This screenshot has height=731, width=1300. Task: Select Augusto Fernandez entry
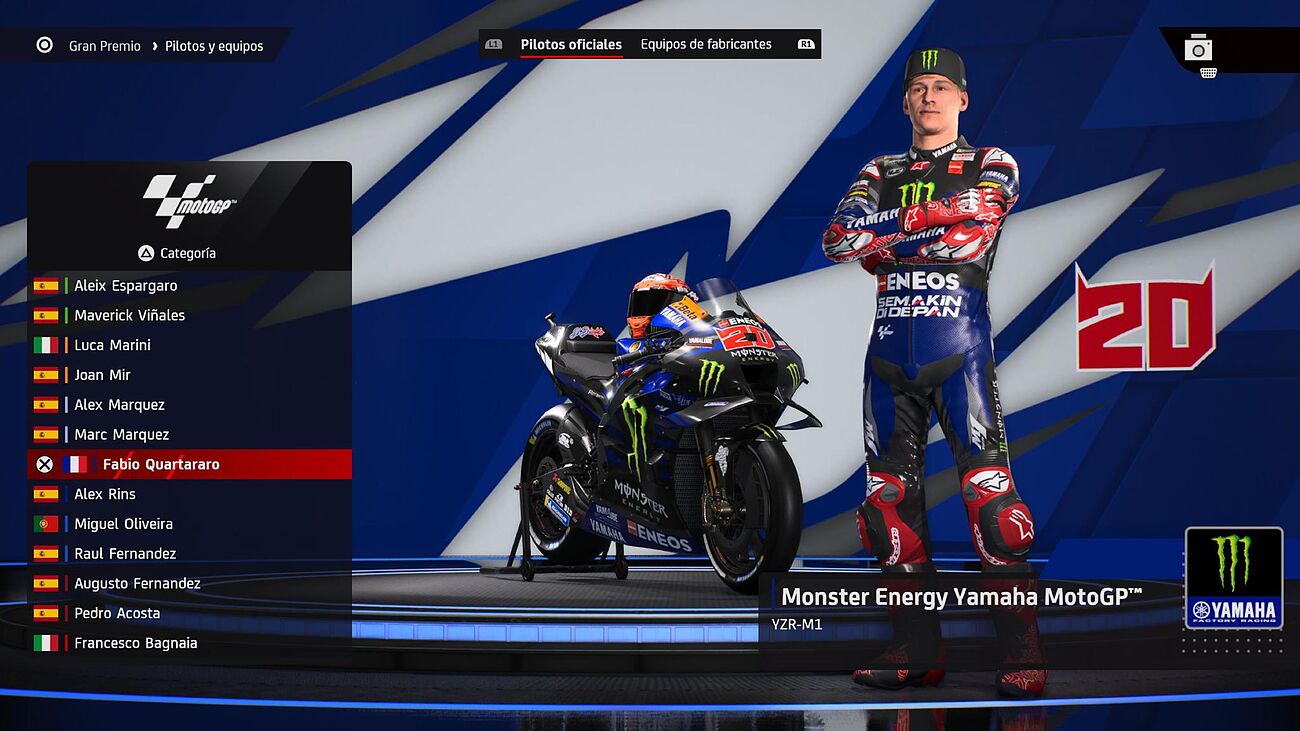[x=137, y=583]
